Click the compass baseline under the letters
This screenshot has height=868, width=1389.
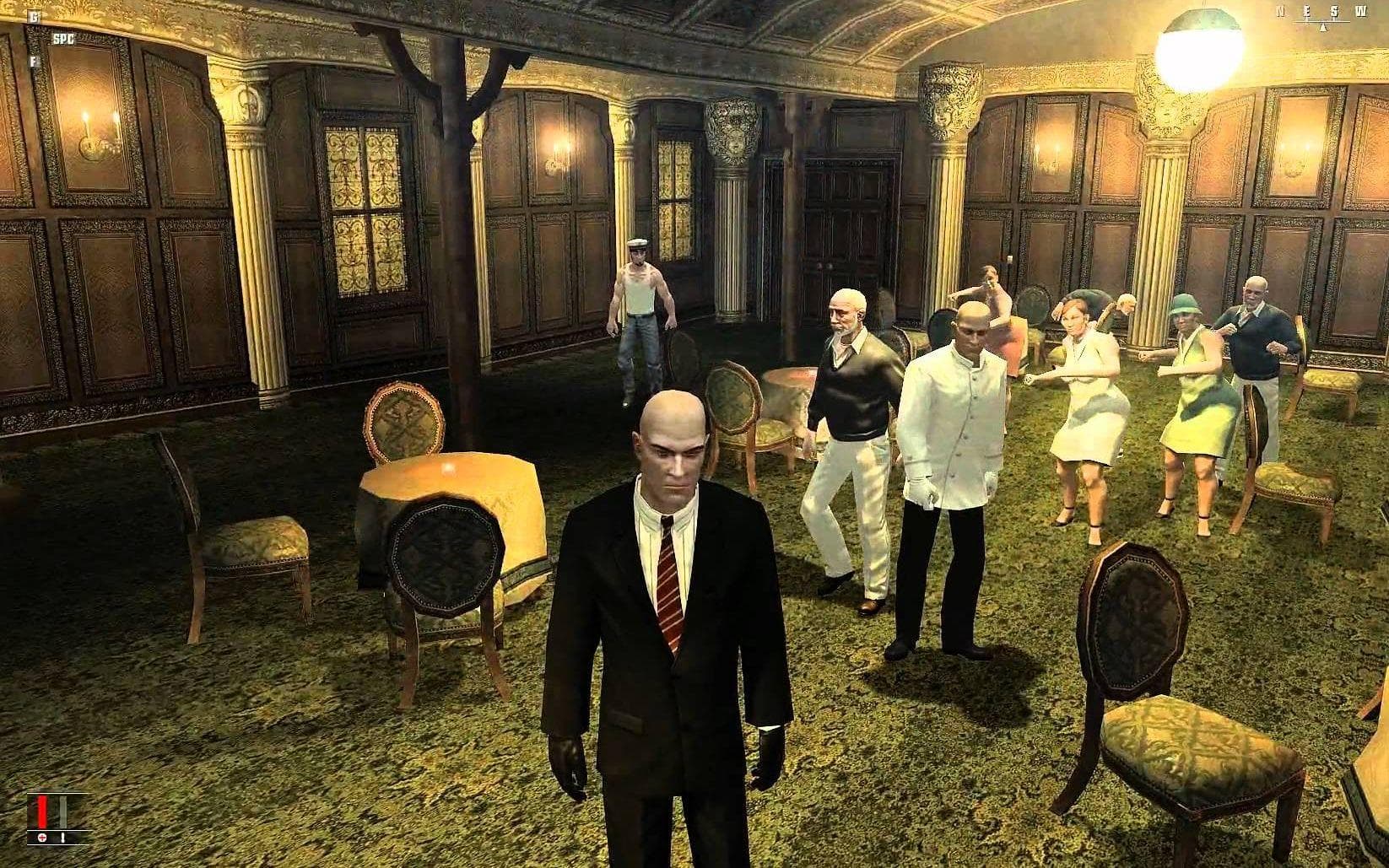click(1321, 22)
